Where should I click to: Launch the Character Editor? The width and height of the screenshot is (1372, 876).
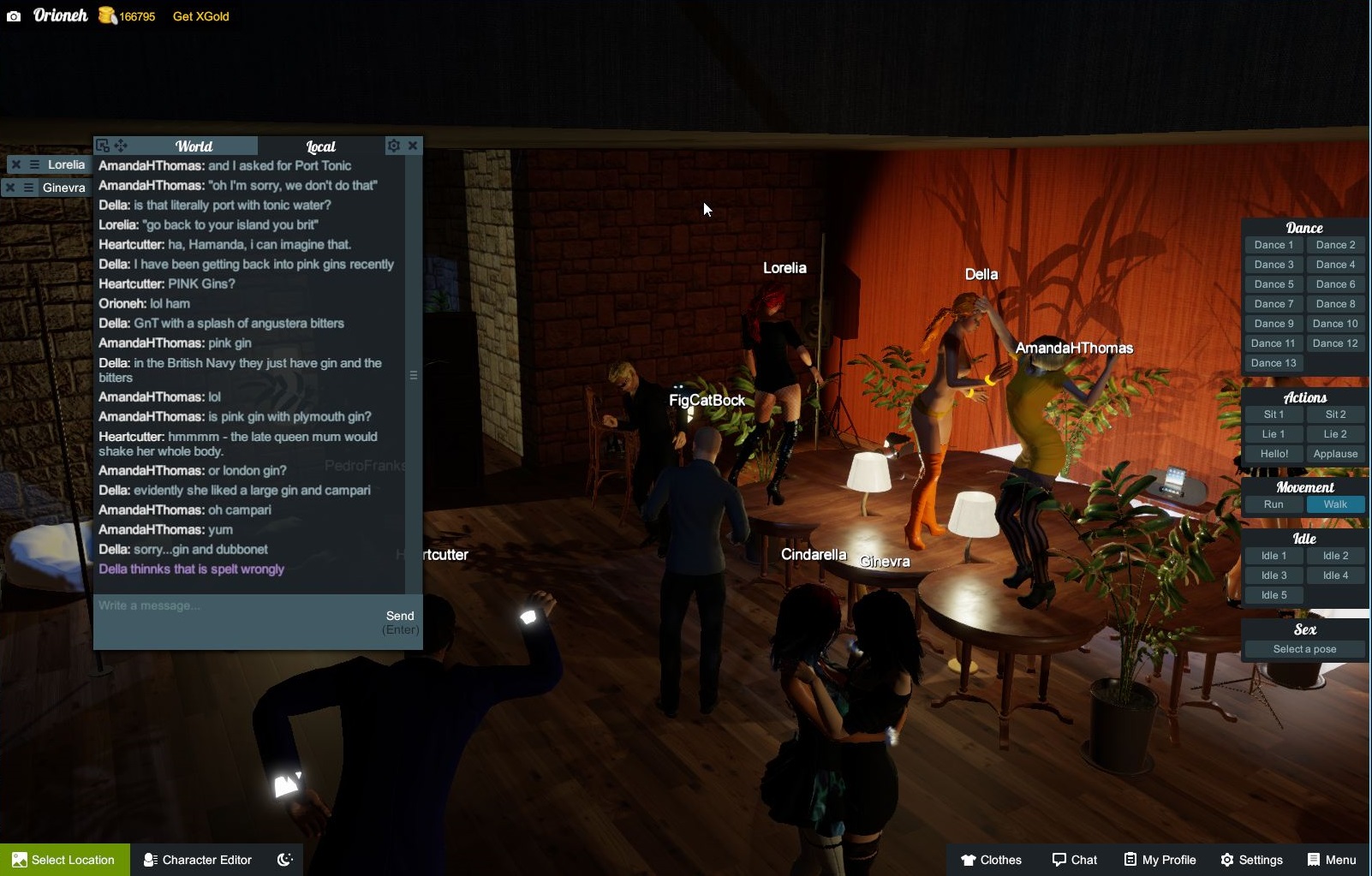tap(198, 860)
